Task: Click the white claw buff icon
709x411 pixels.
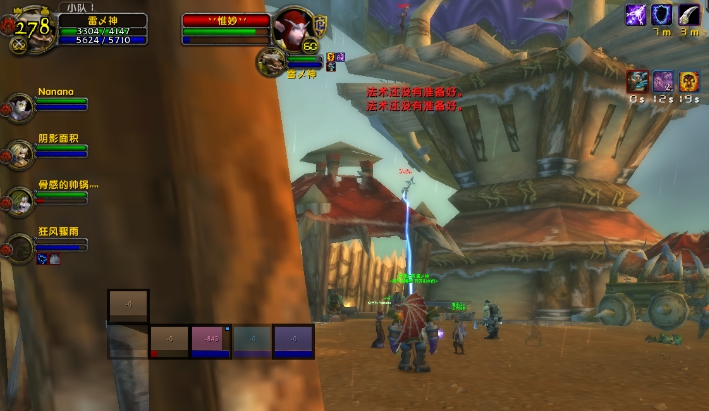Action: [x=688, y=15]
